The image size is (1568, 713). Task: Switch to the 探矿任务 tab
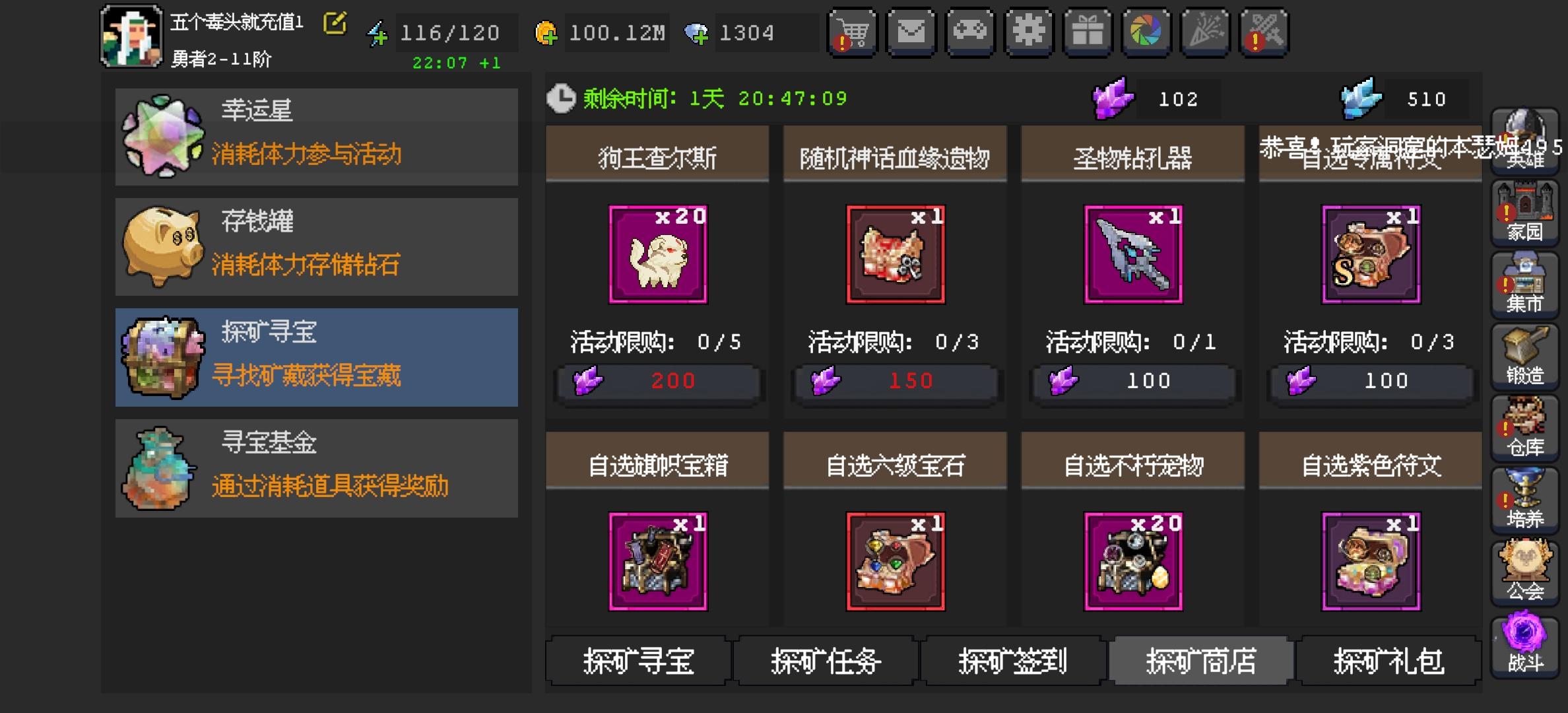pos(824,662)
